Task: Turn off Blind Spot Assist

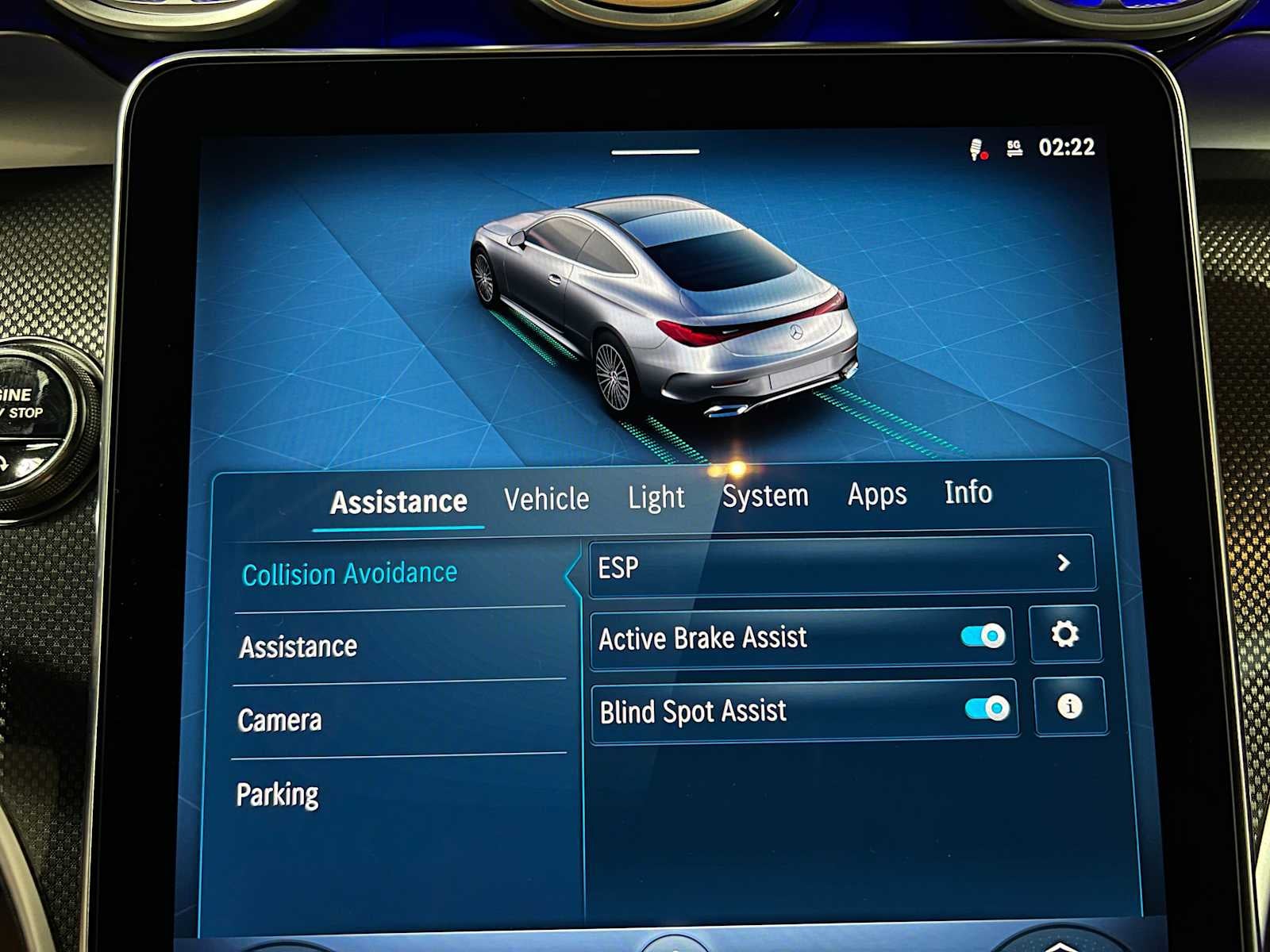Action: (987, 708)
